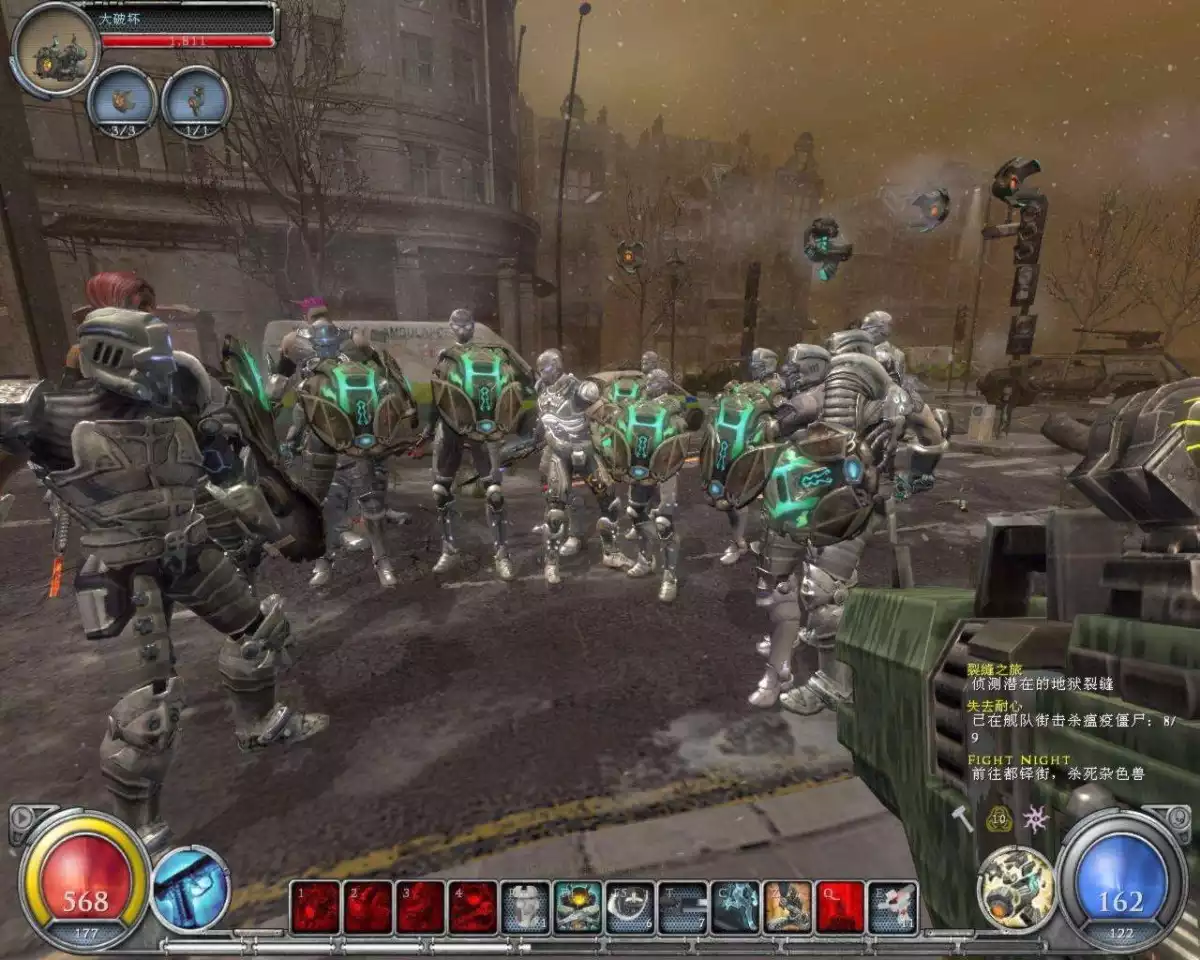The width and height of the screenshot is (1200, 960).
Task: Activate the Q-key red skill slot
Action: 840,907
